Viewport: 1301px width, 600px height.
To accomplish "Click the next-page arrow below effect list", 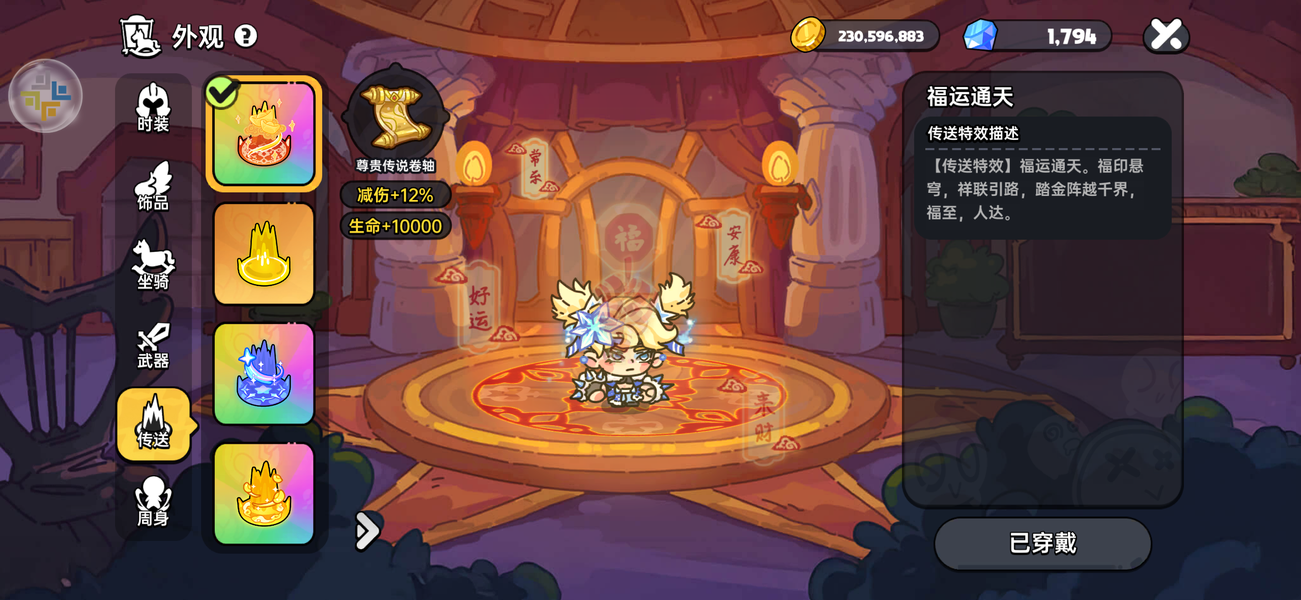I will [367, 531].
